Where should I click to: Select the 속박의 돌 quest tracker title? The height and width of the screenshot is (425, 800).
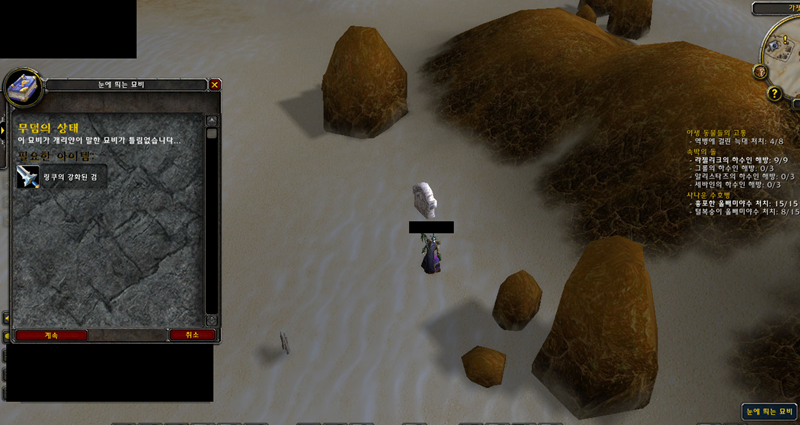pyautogui.click(x=702, y=150)
